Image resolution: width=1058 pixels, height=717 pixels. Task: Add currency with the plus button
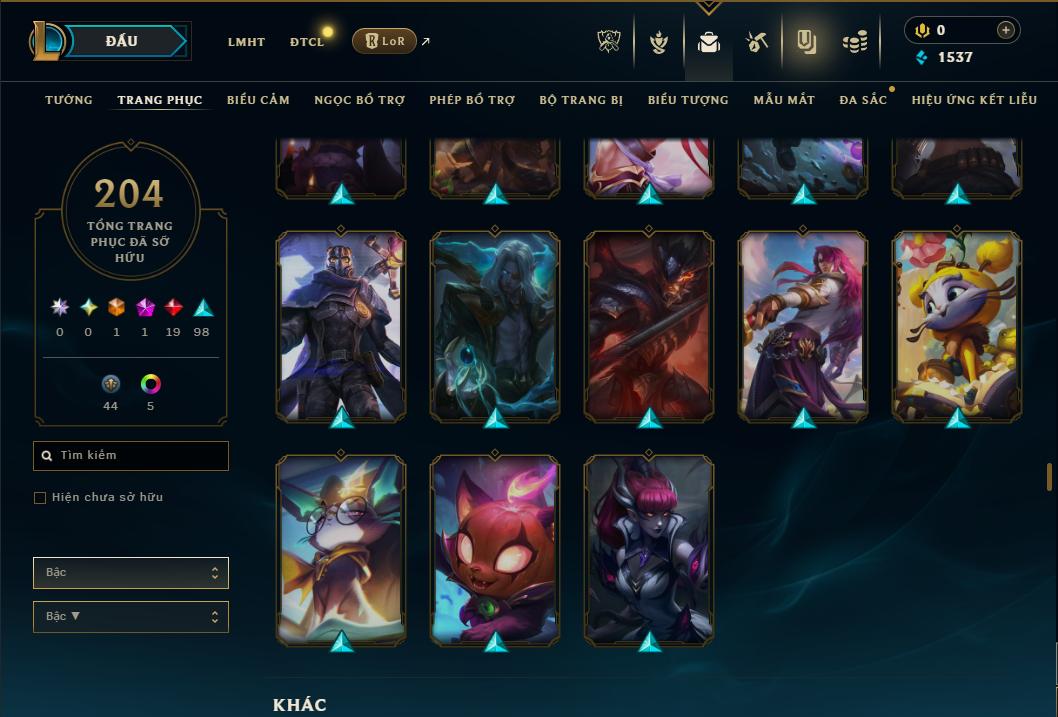1005,31
